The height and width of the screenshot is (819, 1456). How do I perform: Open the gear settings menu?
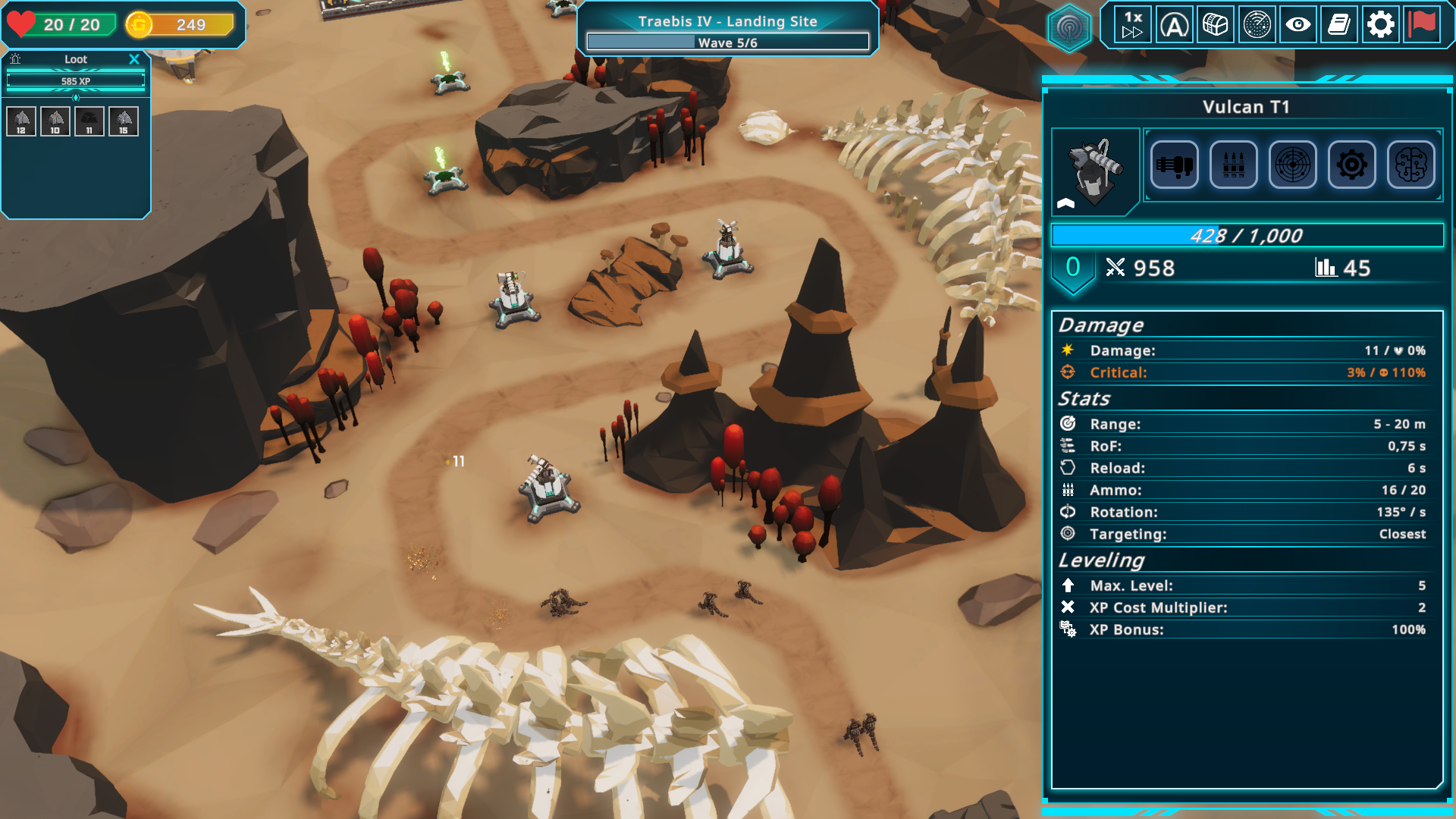(1380, 25)
